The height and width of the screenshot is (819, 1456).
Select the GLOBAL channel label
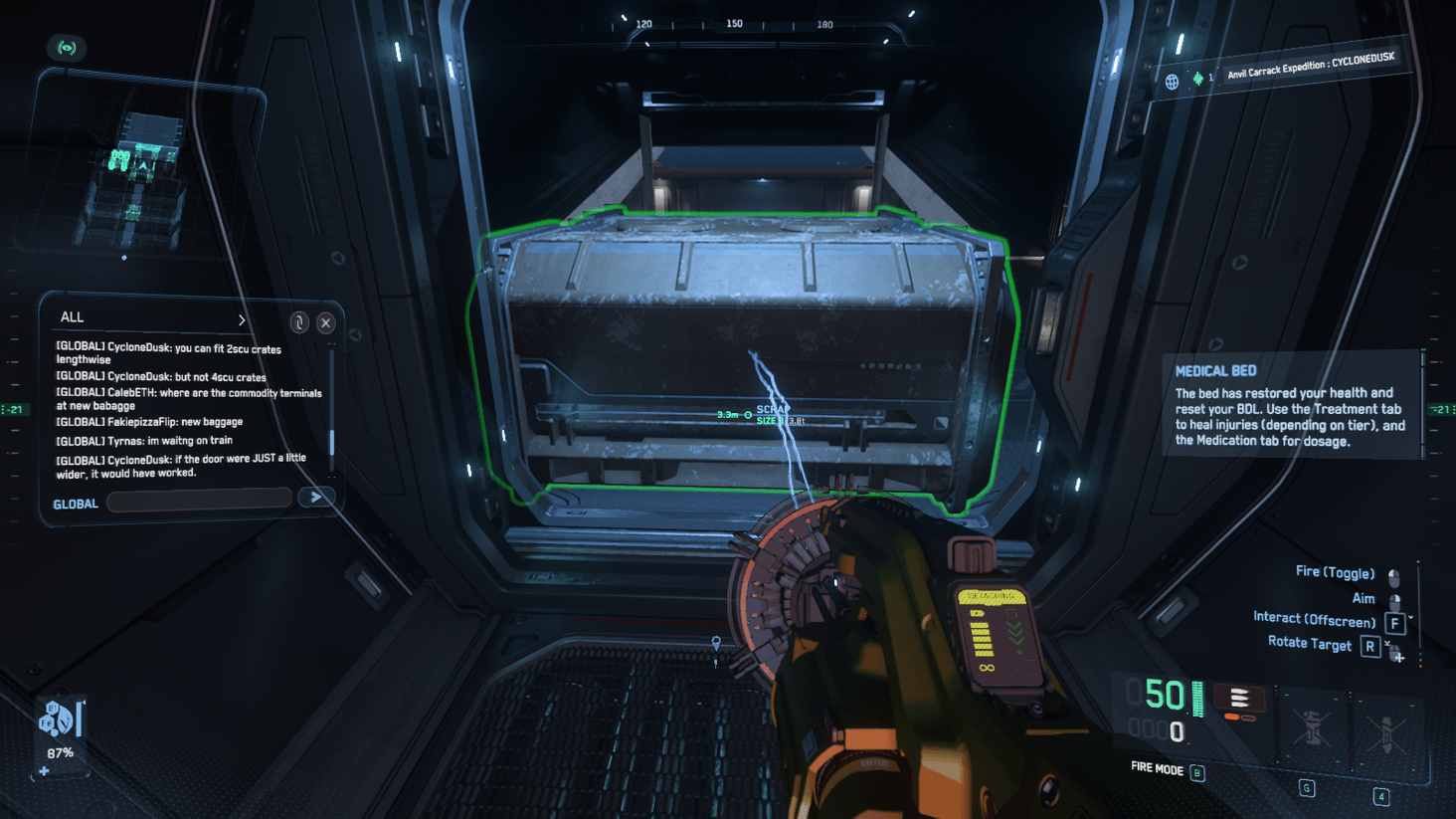click(x=76, y=503)
